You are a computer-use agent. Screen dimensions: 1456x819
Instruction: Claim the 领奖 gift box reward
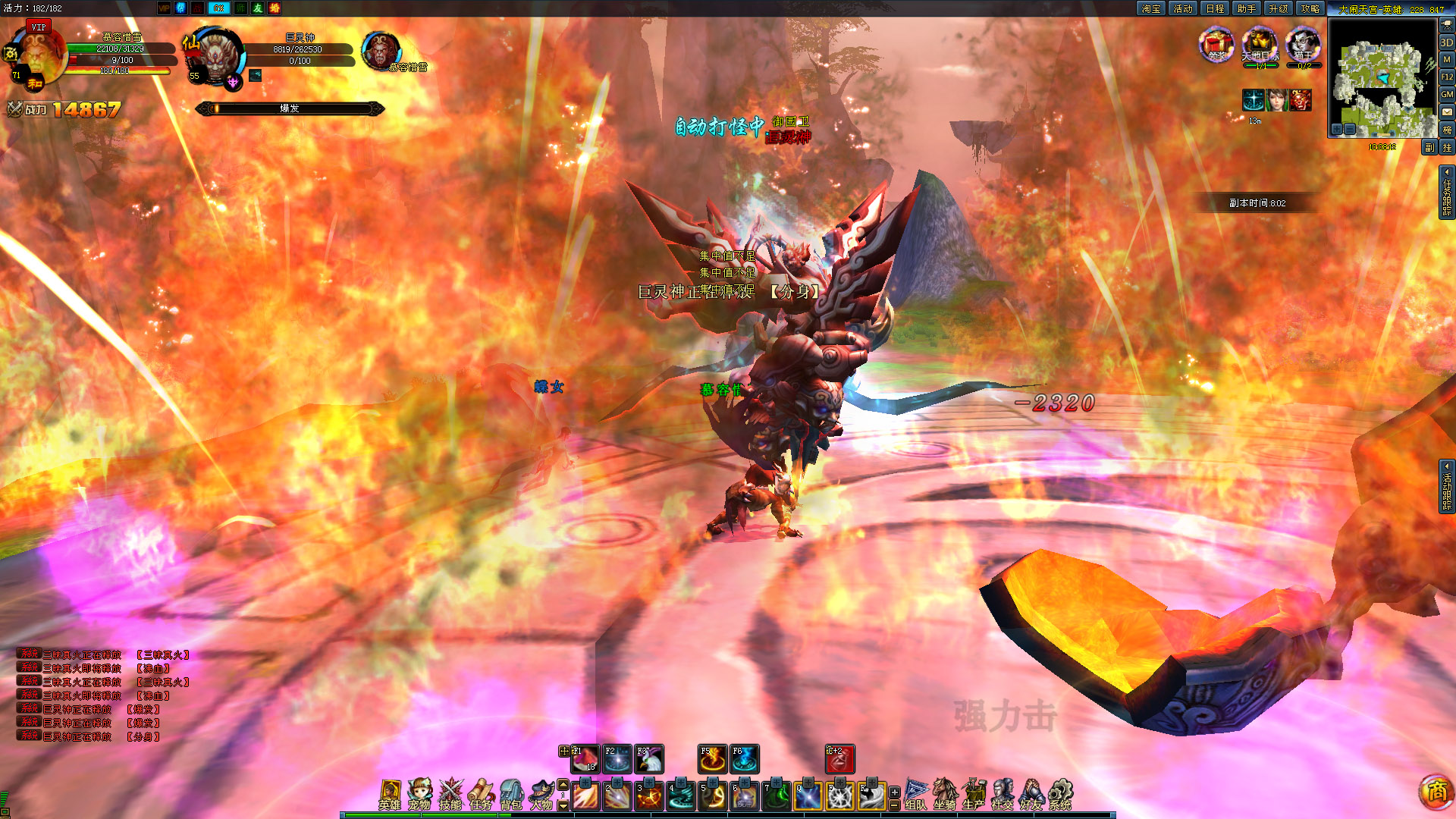[x=1216, y=44]
